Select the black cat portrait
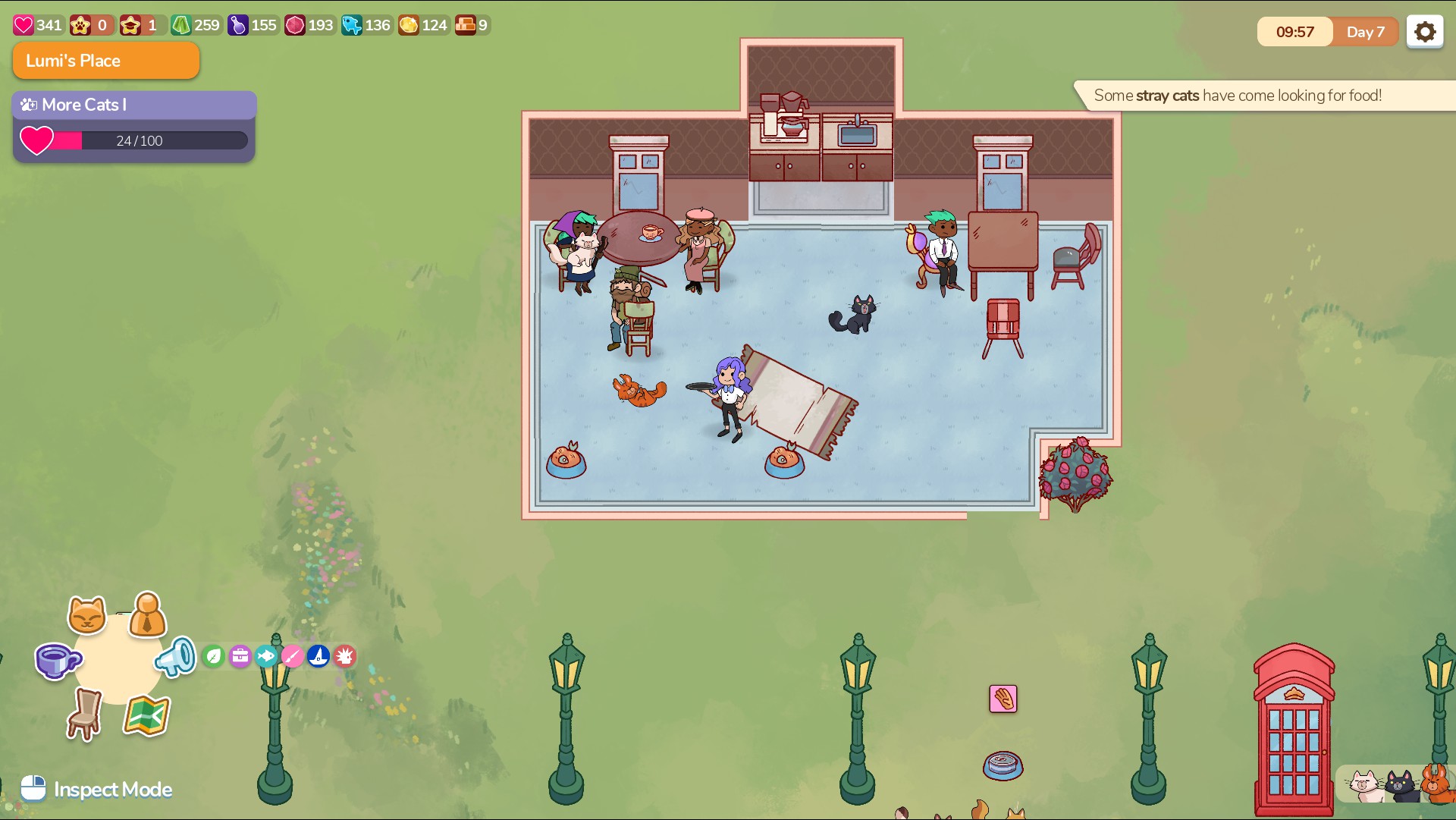 [x=1400, y=786]
